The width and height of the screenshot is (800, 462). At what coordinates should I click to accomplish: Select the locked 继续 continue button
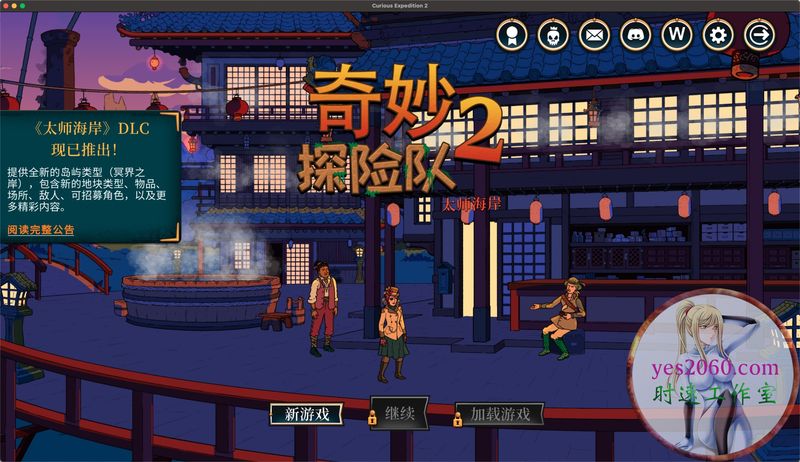399,412
